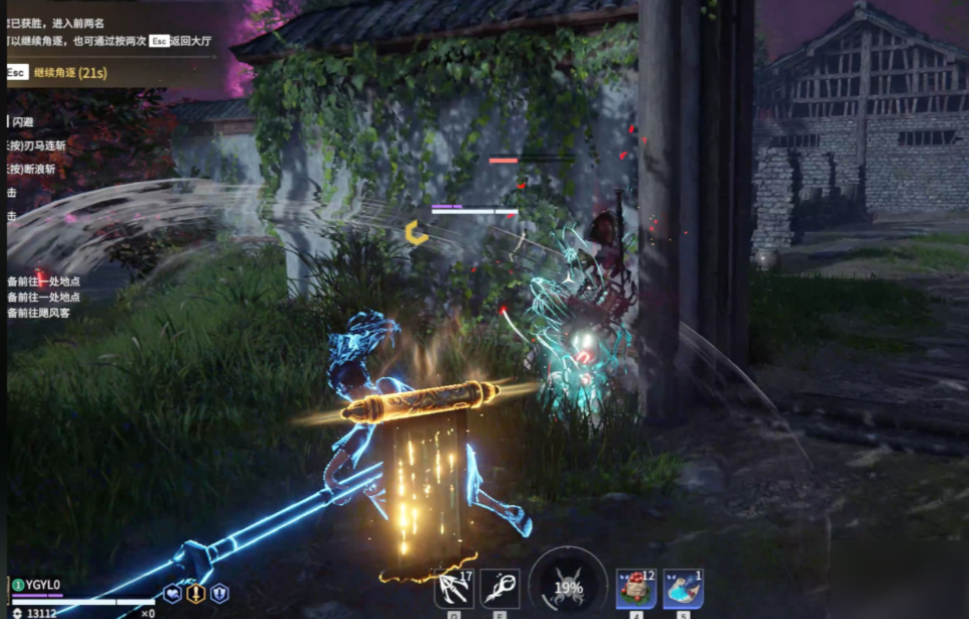Click the 继续角逐 continue competing option

[69, 72]
